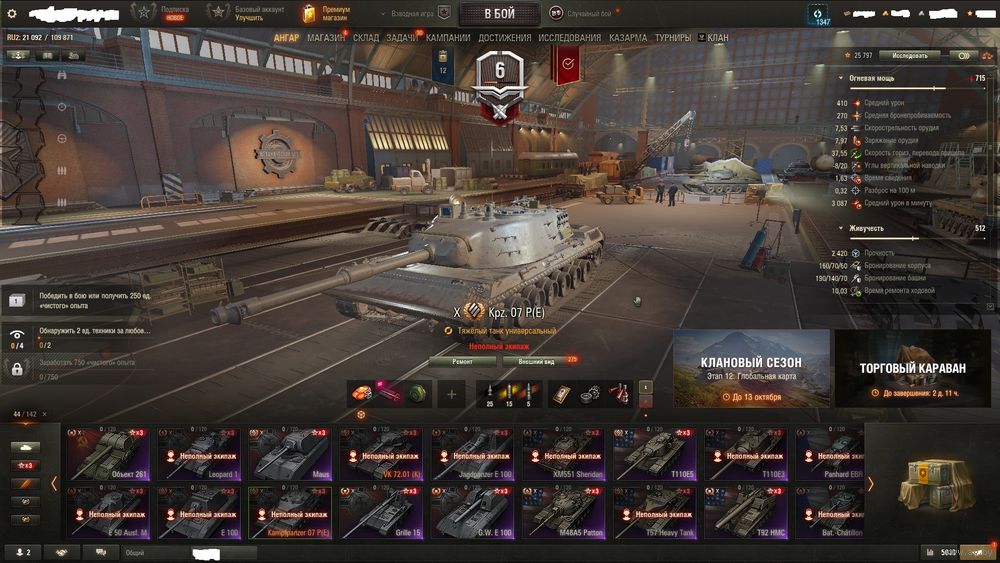The width and height of the screenshot is (1000, 563).
Task: Select the Объект 261 tank card
Action: (107, 454)
